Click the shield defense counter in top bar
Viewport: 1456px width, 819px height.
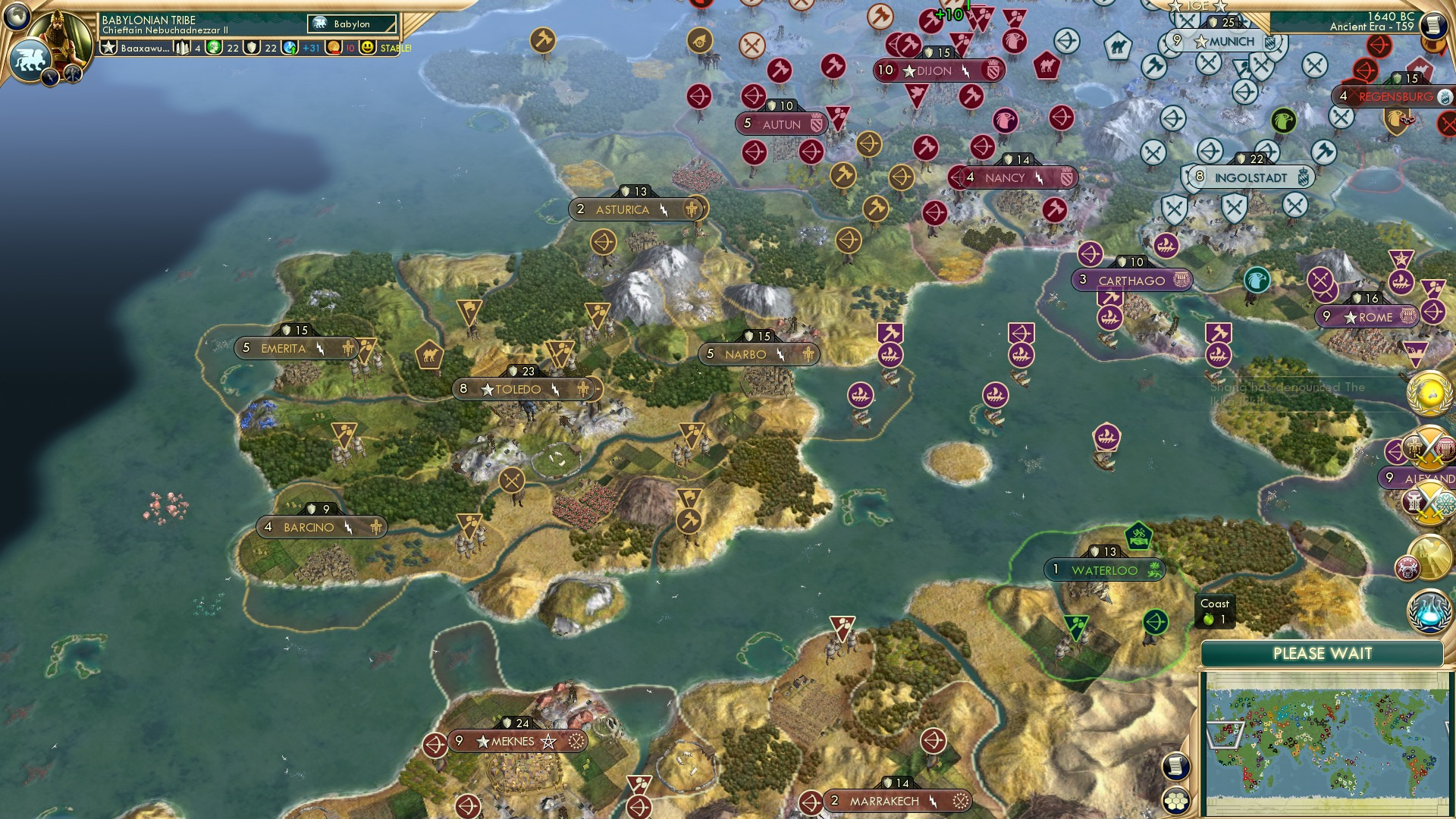click(x=253, y=49)
